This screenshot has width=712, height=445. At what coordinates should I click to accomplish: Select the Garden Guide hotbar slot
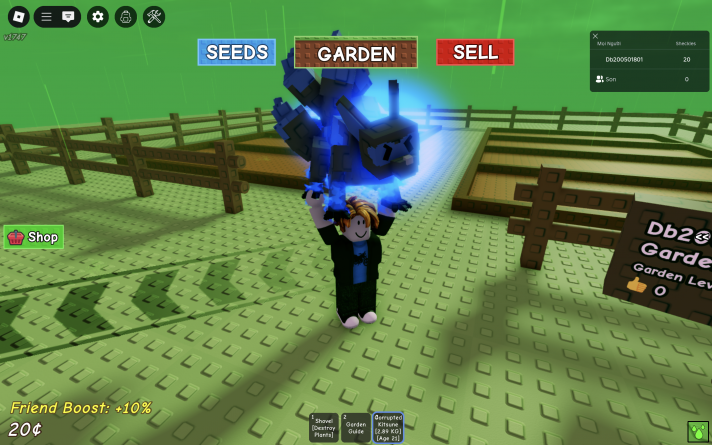[x=355, y=427]
